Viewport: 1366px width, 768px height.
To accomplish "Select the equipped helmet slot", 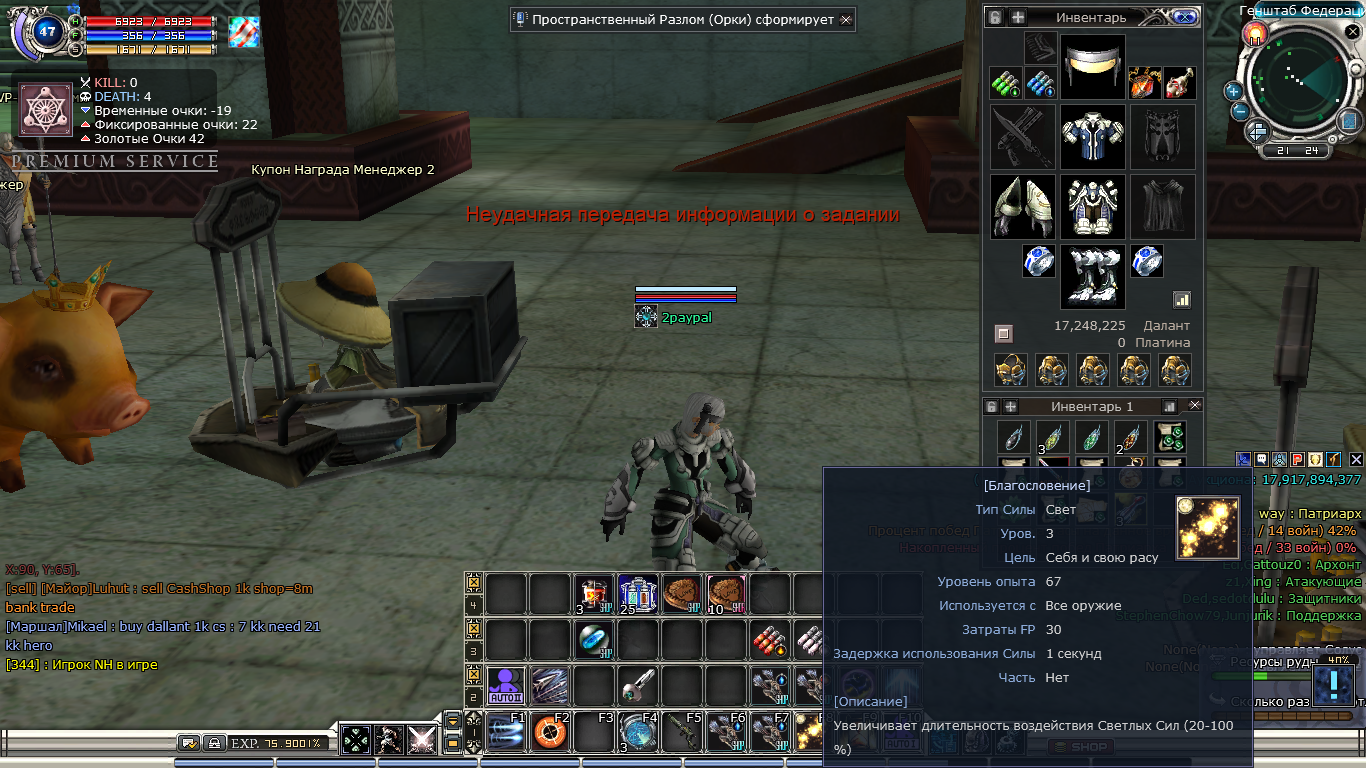I will [1092, 66].
